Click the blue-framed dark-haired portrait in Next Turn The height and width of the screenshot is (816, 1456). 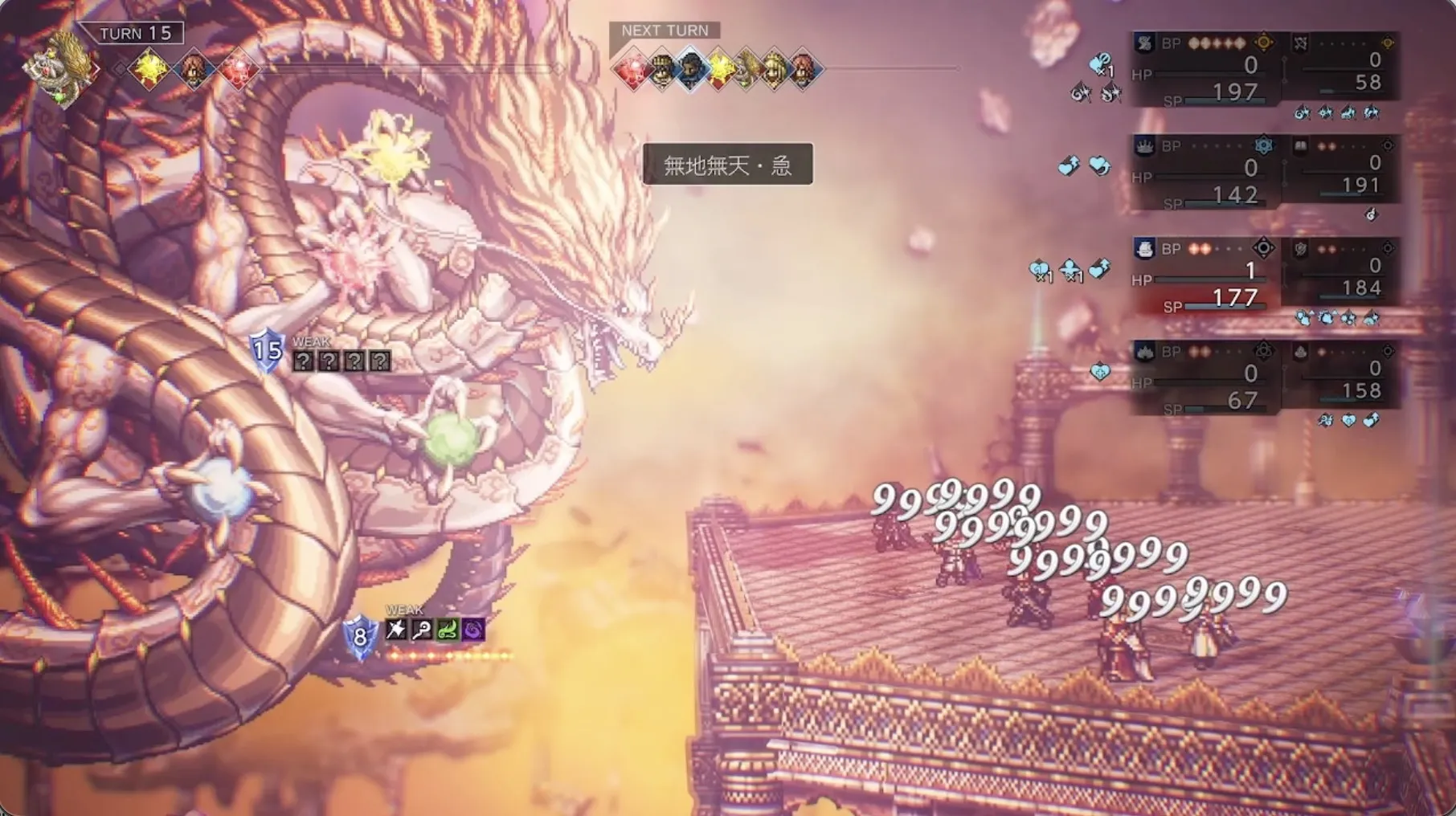[x=691, y=70]
